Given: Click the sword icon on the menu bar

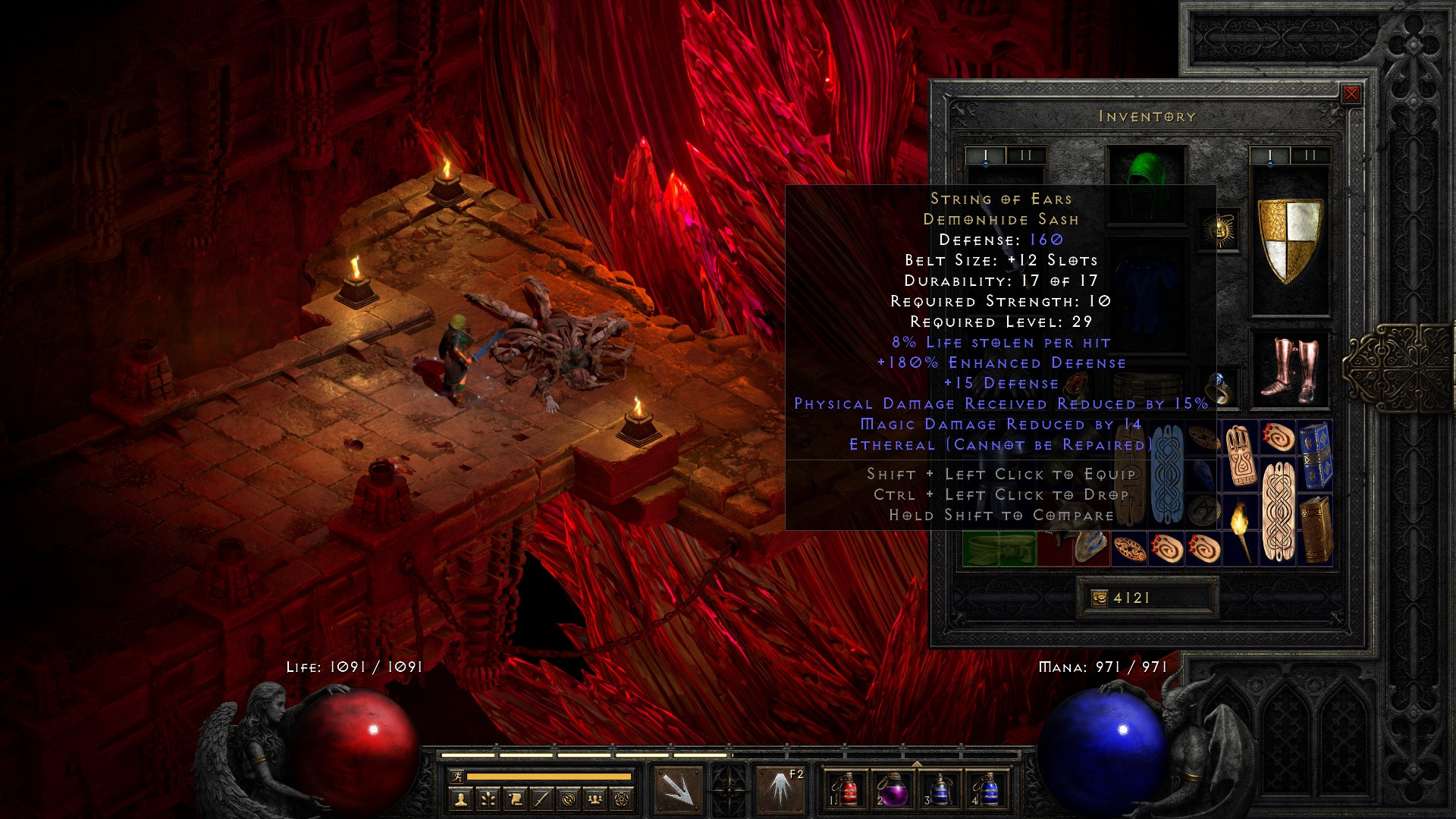Looking at the screenshot, I should pyautogui.click(x=543, y=799).
